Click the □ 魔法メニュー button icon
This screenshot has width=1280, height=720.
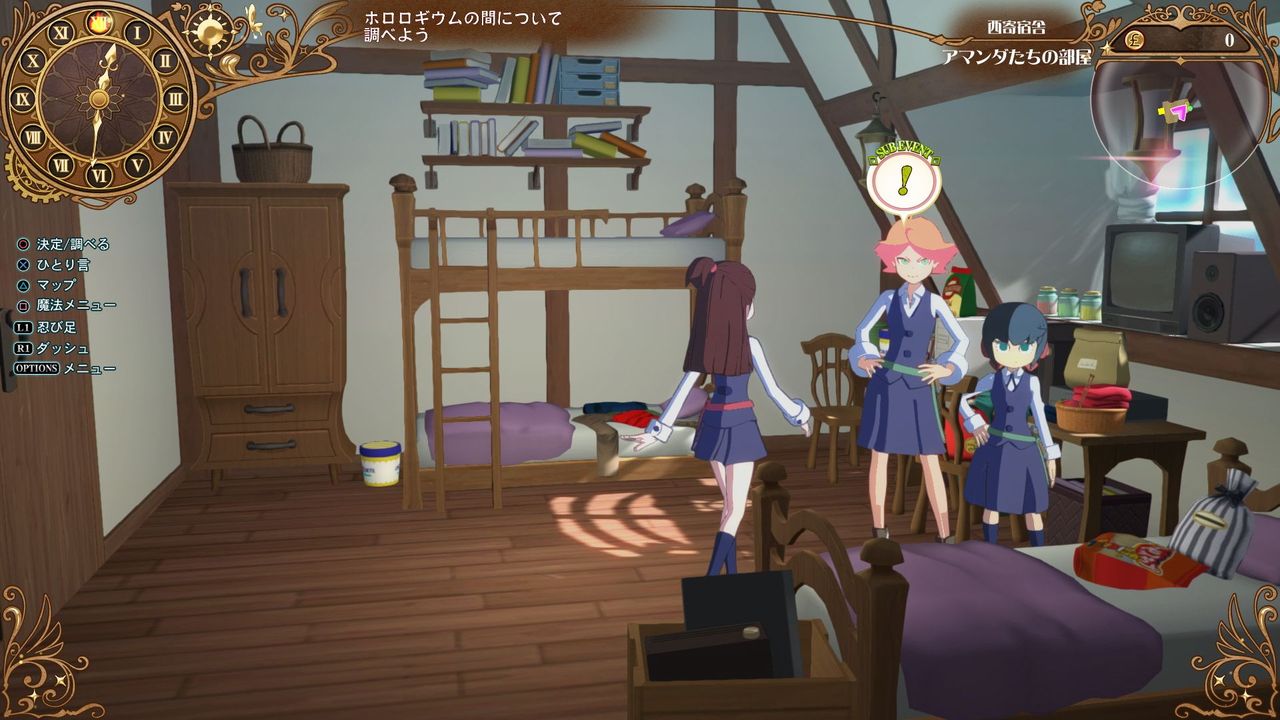23,305
